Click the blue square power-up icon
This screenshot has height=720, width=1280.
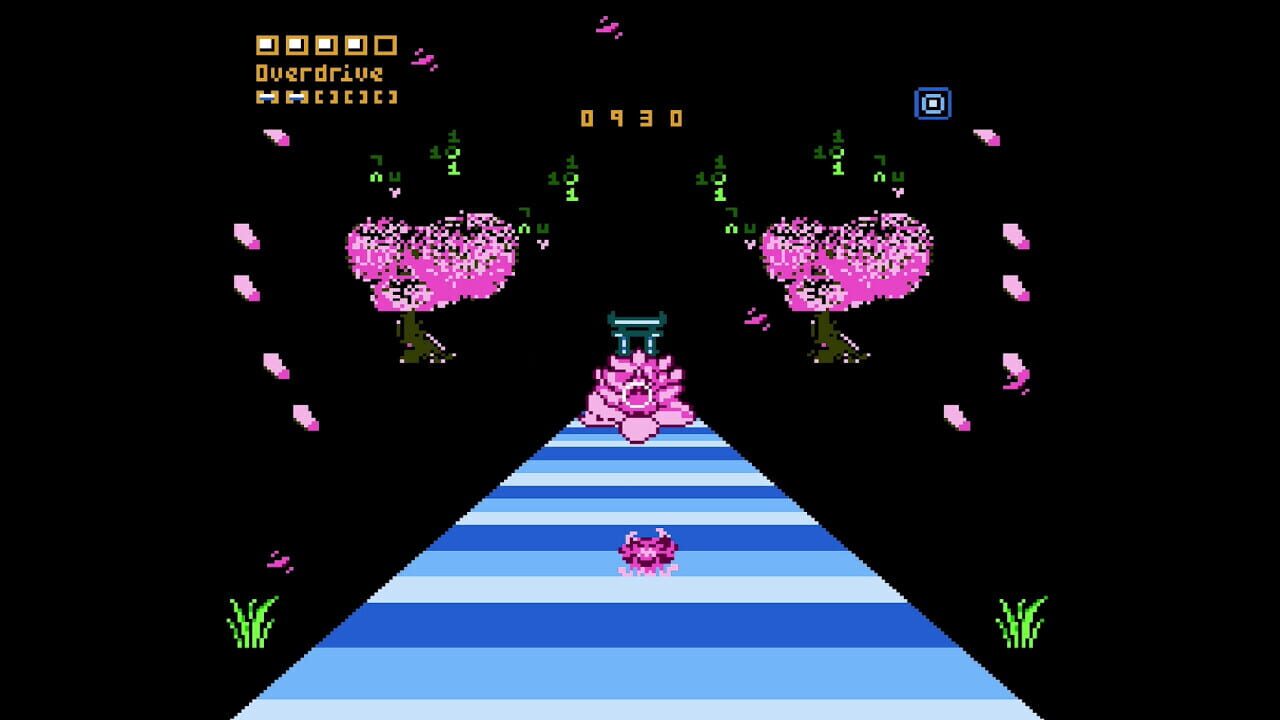pos(934,101)
